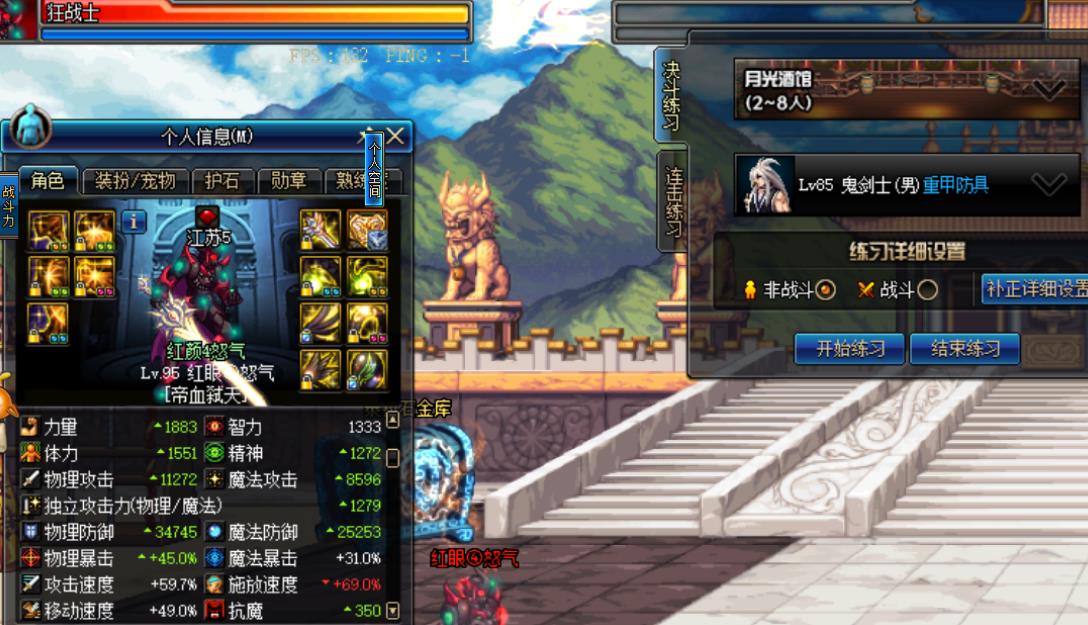Click the blue info button
Screen dimensions: 1088x625
click(133, 222)
